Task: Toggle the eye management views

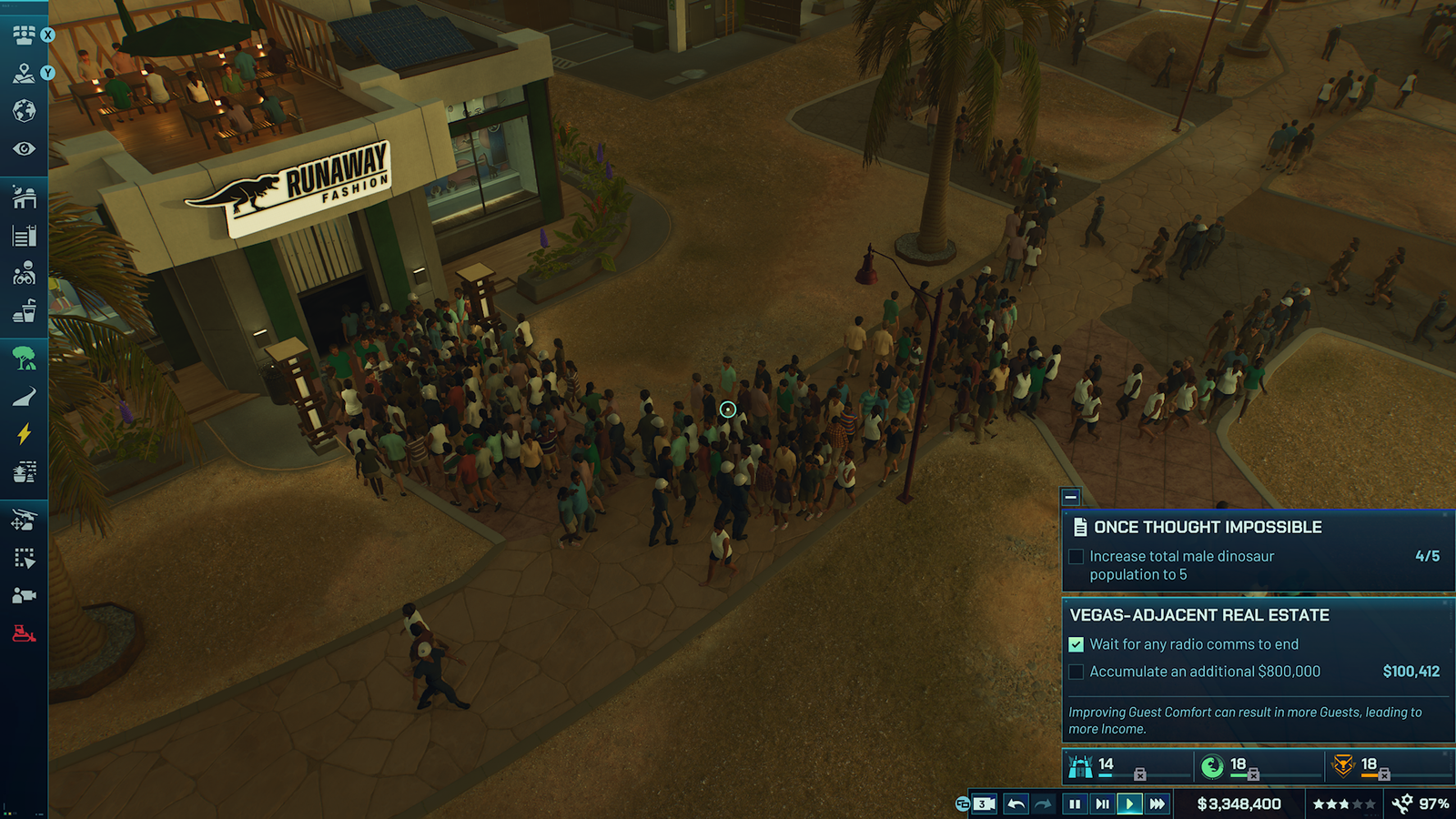Action: 24,148
